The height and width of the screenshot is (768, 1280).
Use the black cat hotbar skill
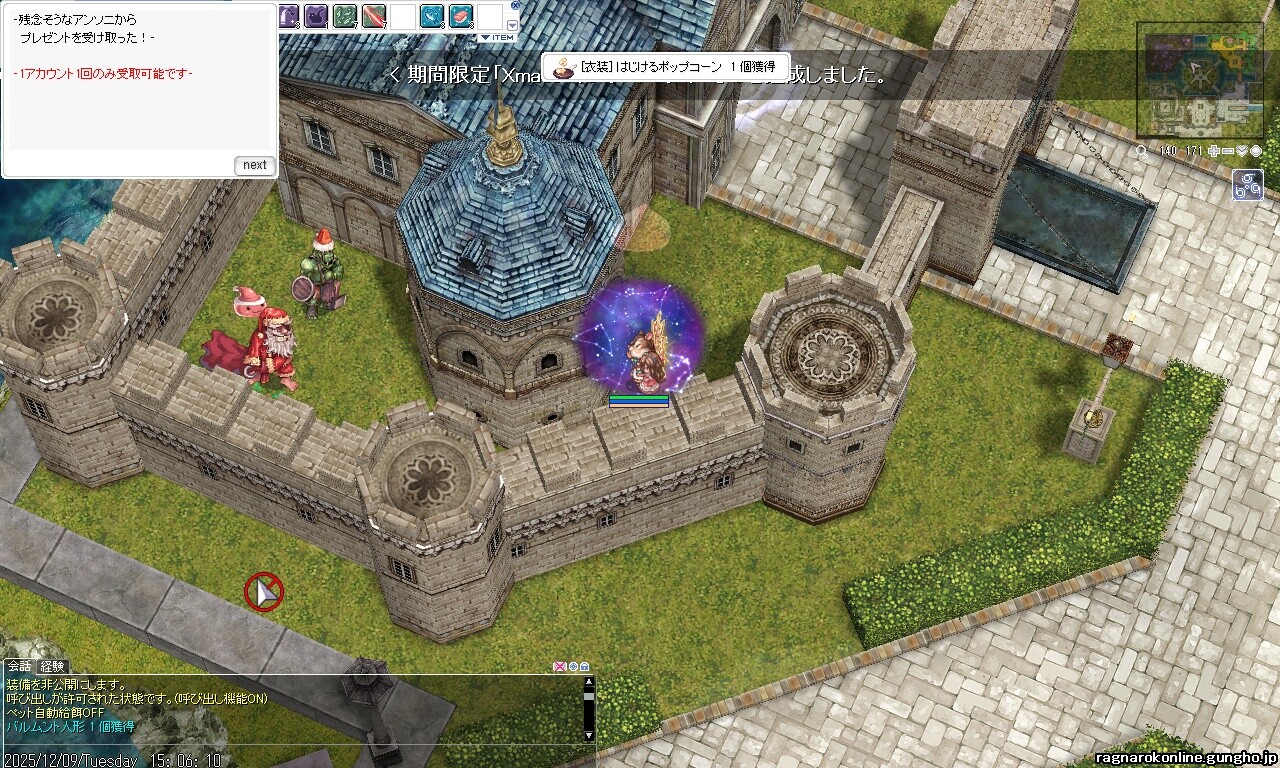tap(316, 15)
